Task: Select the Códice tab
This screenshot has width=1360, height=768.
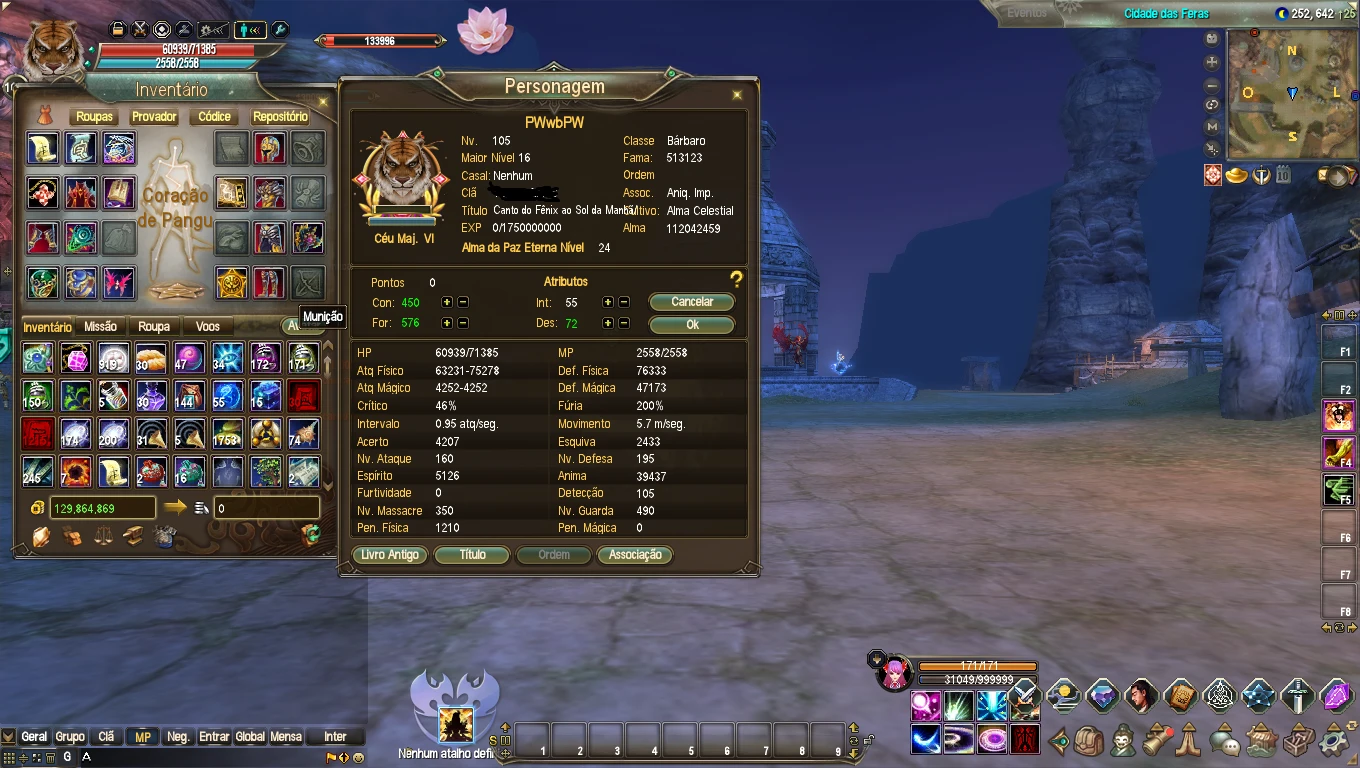Action: [x=214, y=117]
